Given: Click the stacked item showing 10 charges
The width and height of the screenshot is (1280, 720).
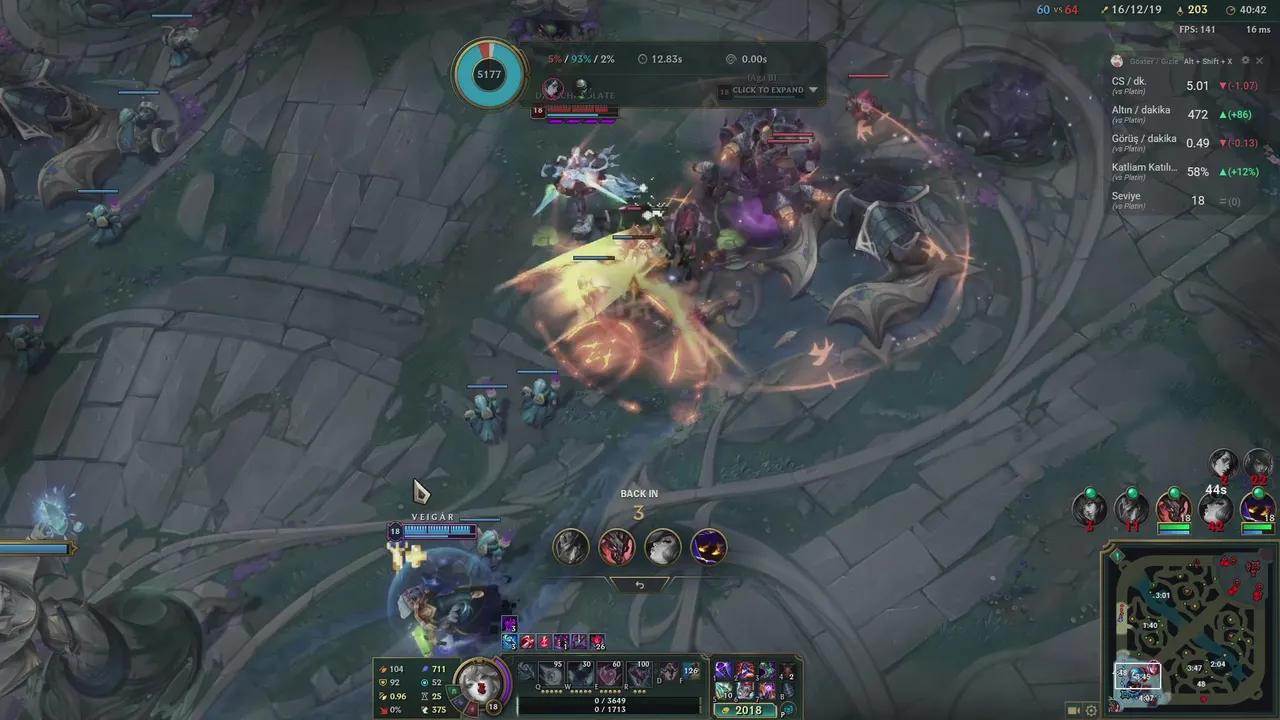Looking at the screenshot, I should click(x=722, y=692).
